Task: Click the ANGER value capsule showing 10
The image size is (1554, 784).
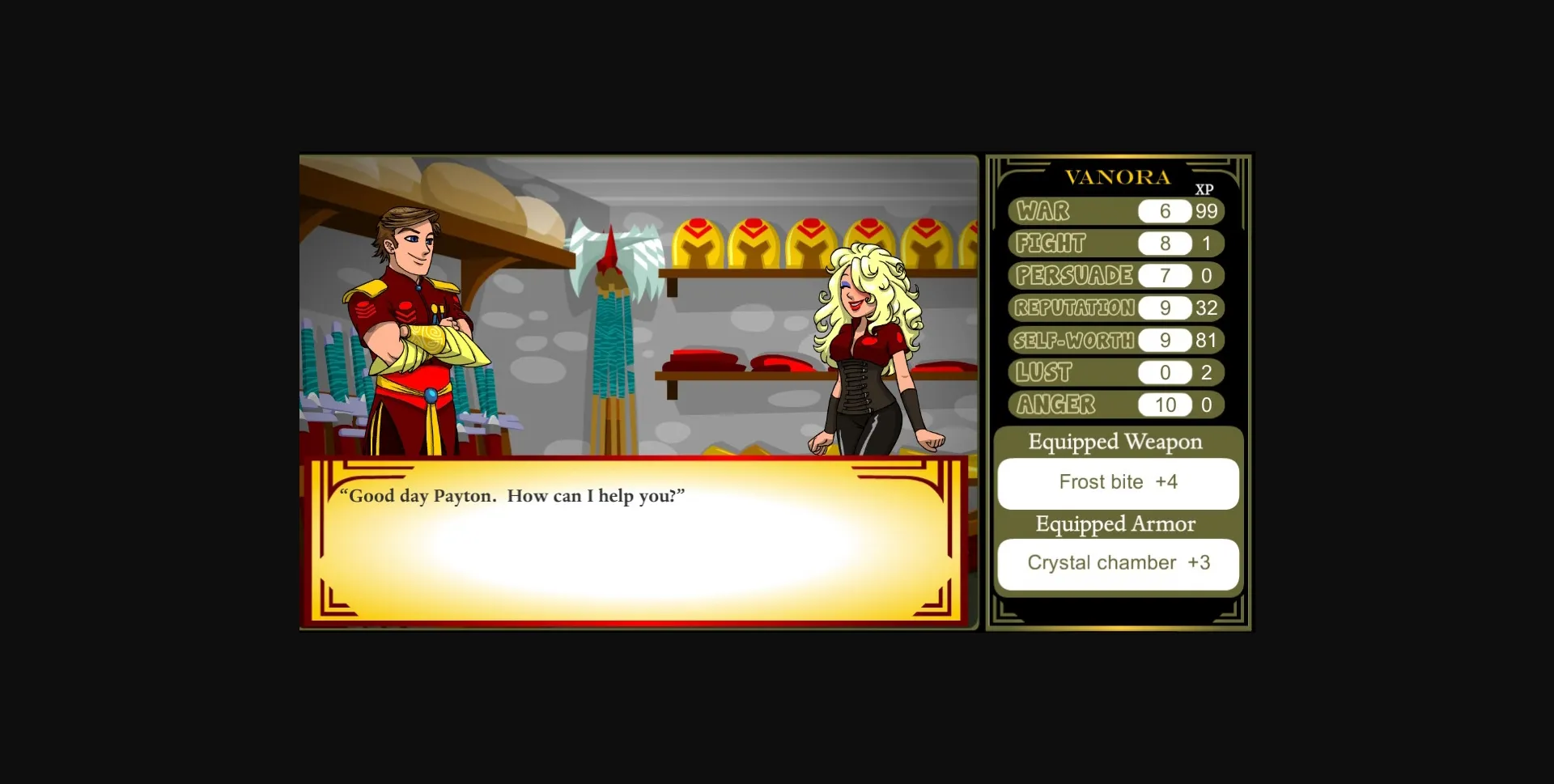Action: pyautogui.click(x=1164, y=405)
